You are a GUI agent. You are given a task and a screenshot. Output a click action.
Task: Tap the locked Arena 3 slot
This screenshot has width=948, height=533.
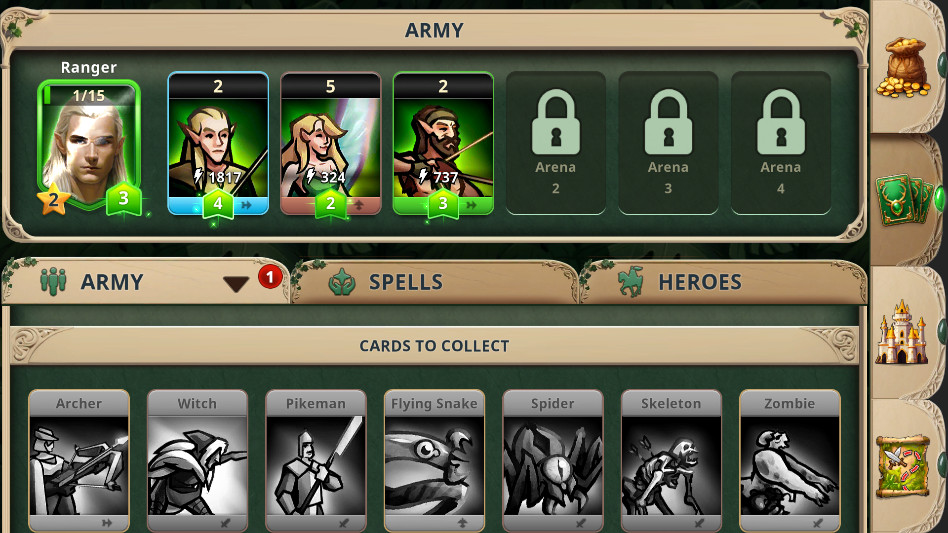pos(668,143)
